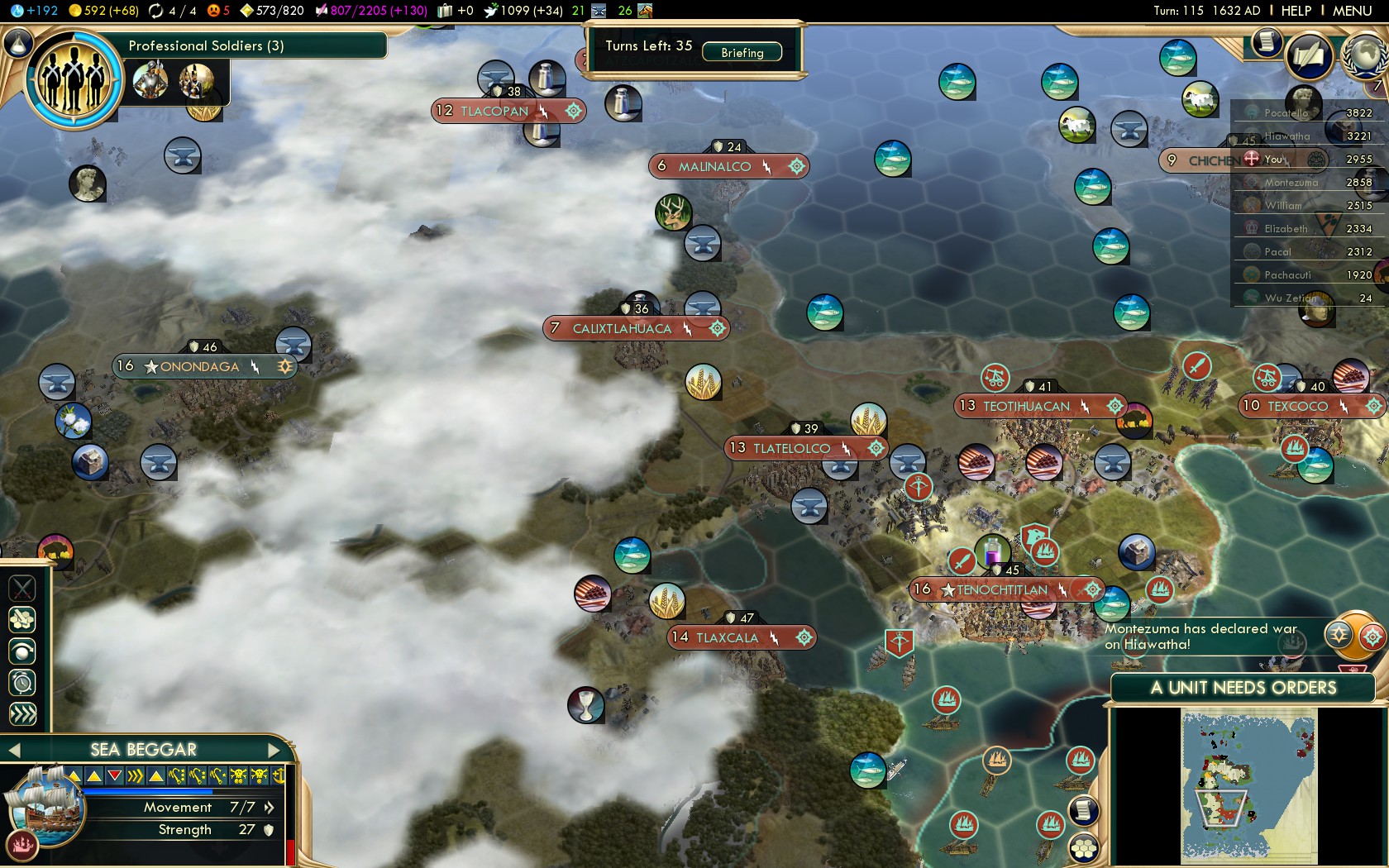Click the crossed swords attack action
This screenshot has height=868, width=1389.
(22, 589)
